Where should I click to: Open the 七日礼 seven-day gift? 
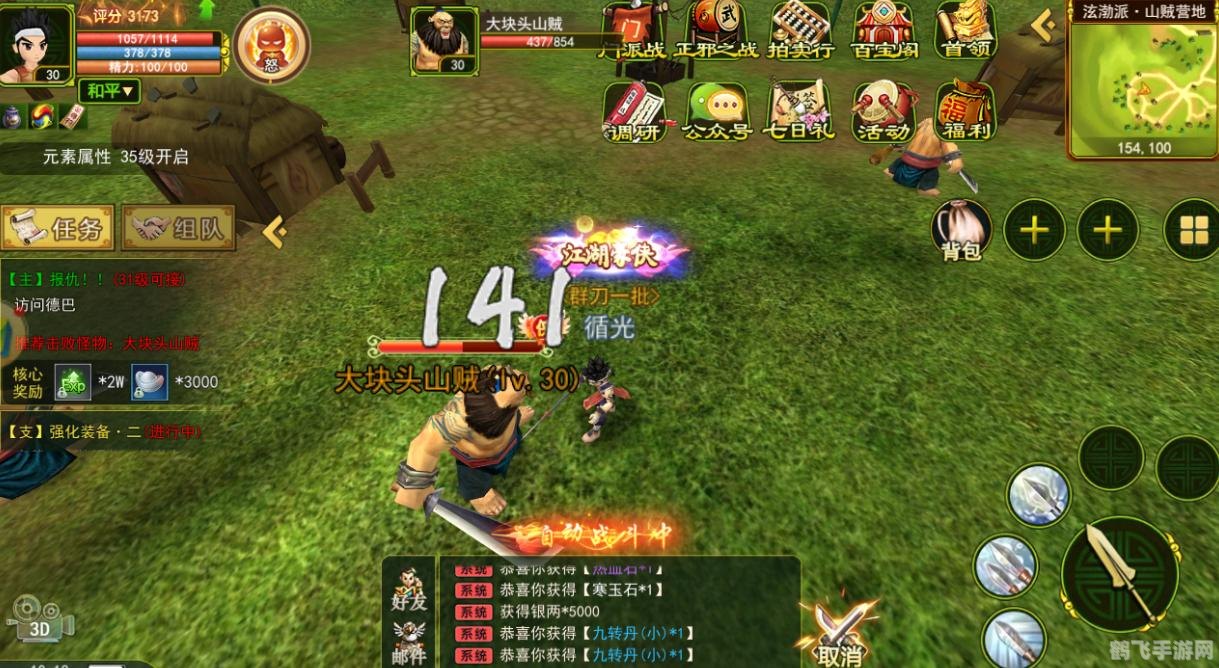[x=798, y=112]
